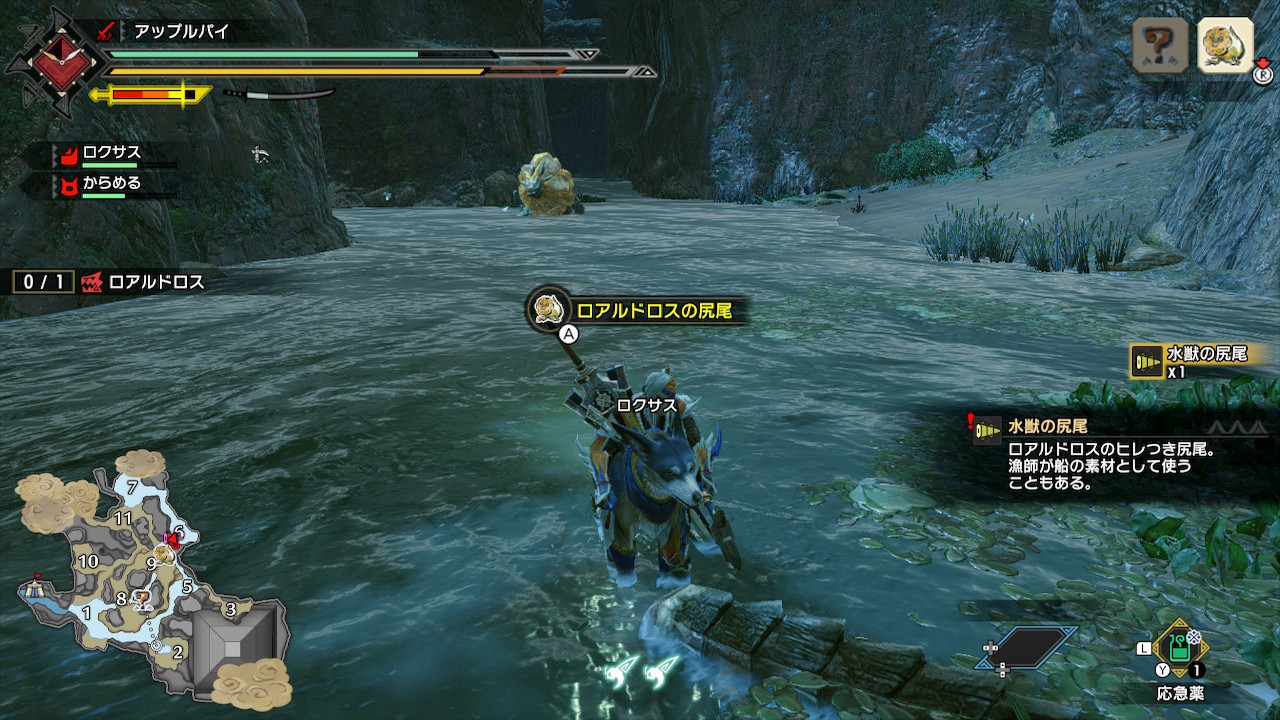Image resolution: width=1280 pixels, height=720 pixels.
Task: Select the Royal Ludroth target monster icon
Action: [x=1225, y=45]
